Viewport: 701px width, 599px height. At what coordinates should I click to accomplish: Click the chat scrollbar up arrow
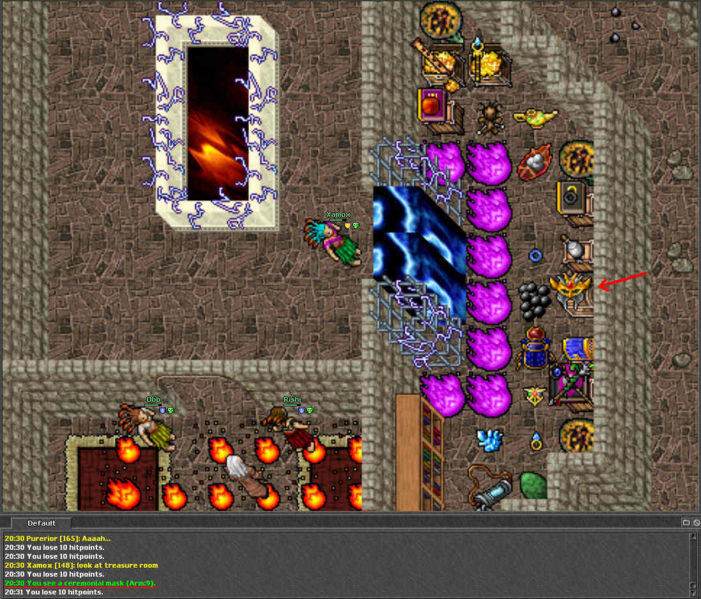695,537
